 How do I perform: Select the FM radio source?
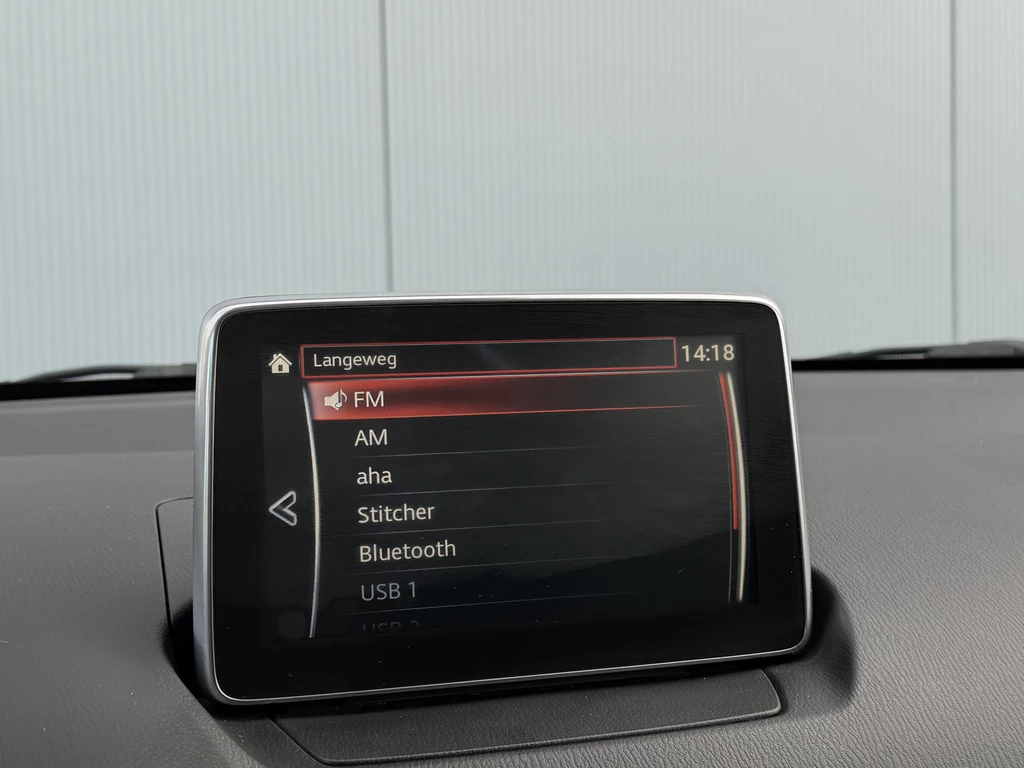(x=368, y=400)
